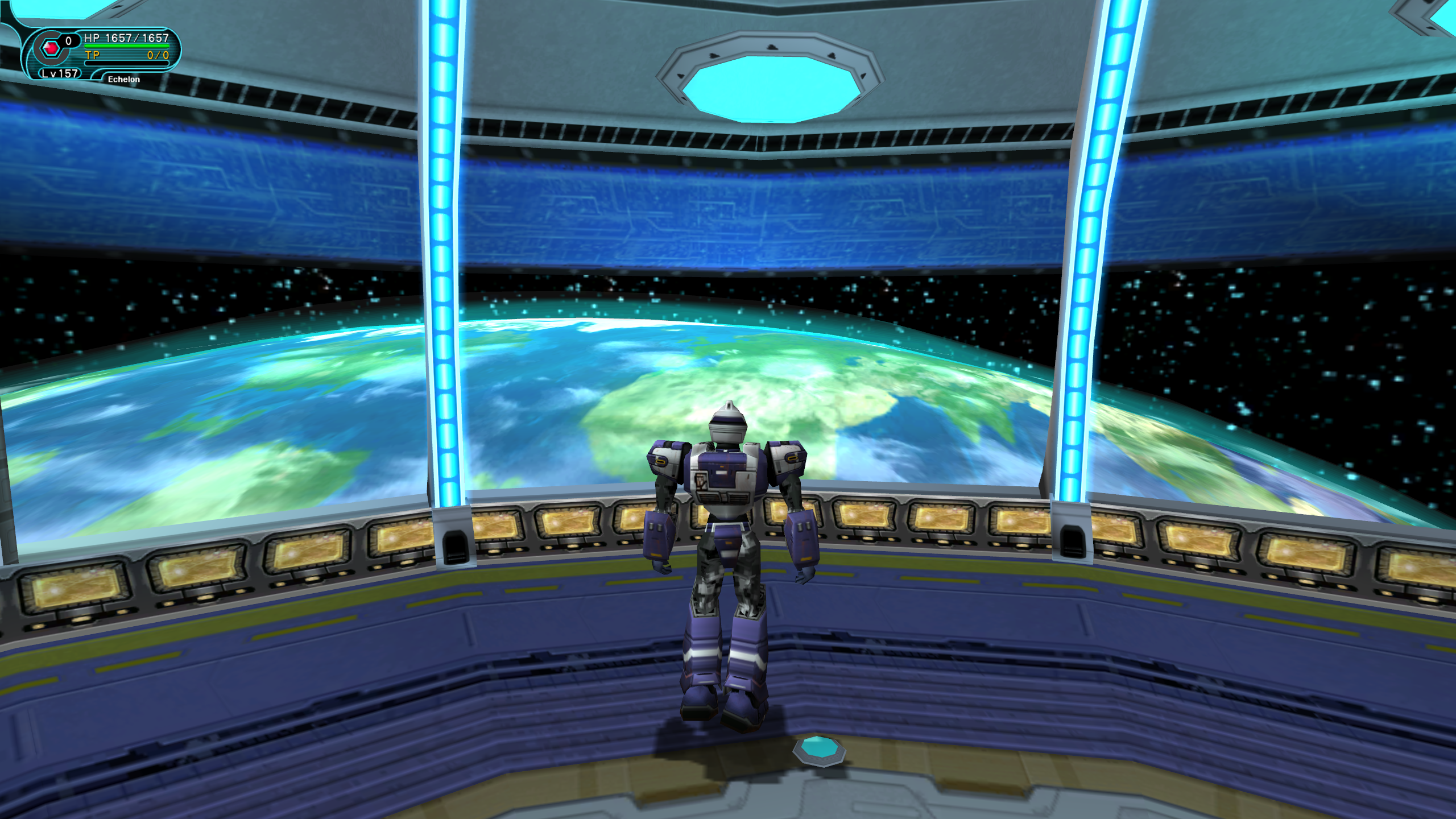Open details on the Echelon nameplate

tap(124, 80)
